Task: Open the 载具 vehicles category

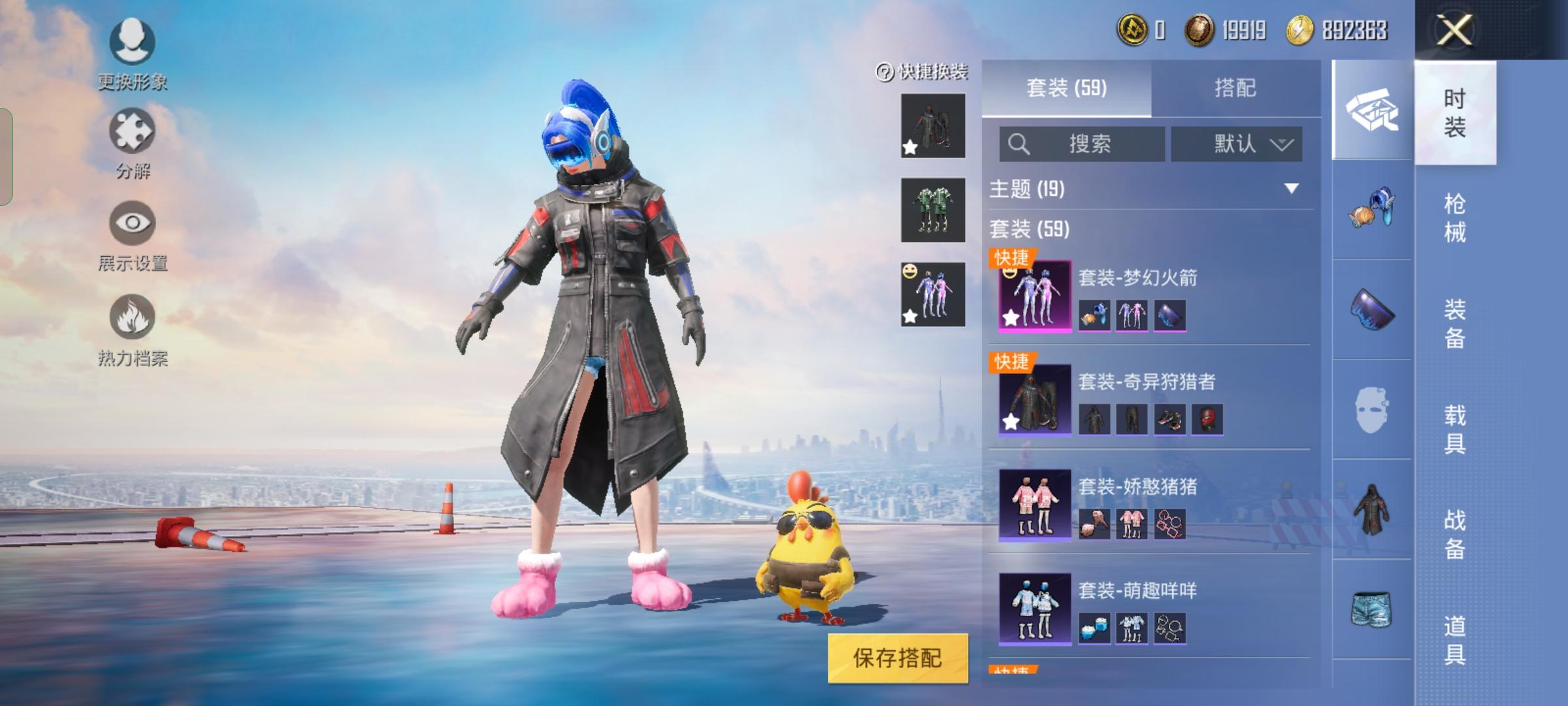Action: (1455, 429)
